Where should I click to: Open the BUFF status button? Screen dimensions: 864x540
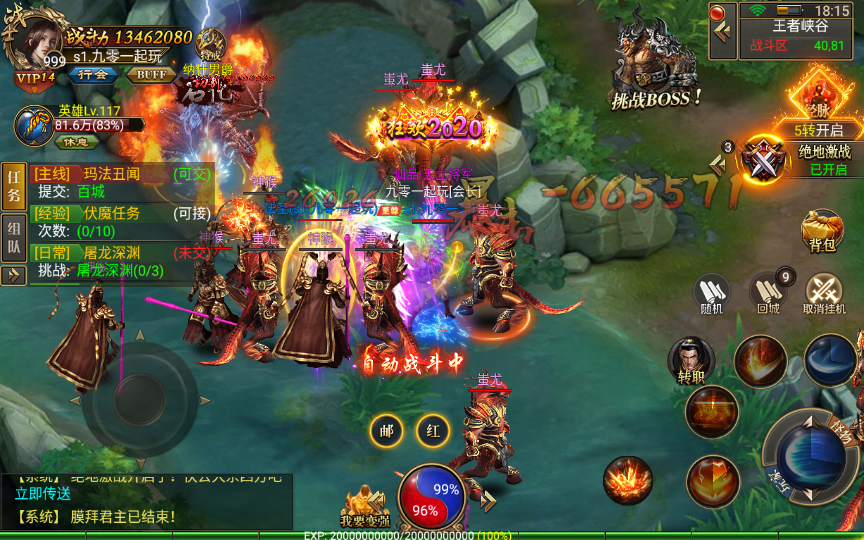(x=152, y=74)
